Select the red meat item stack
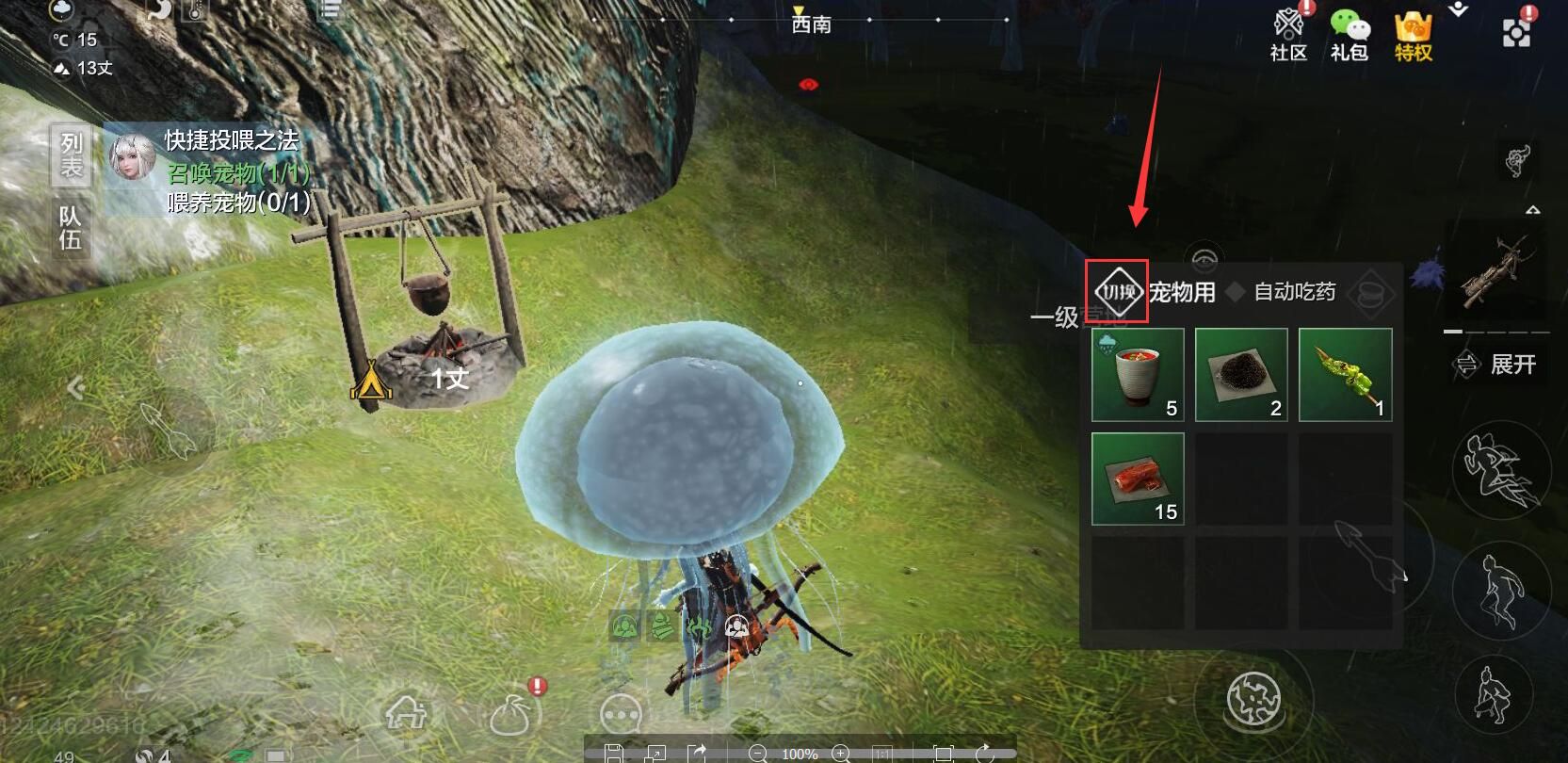 1138,478
